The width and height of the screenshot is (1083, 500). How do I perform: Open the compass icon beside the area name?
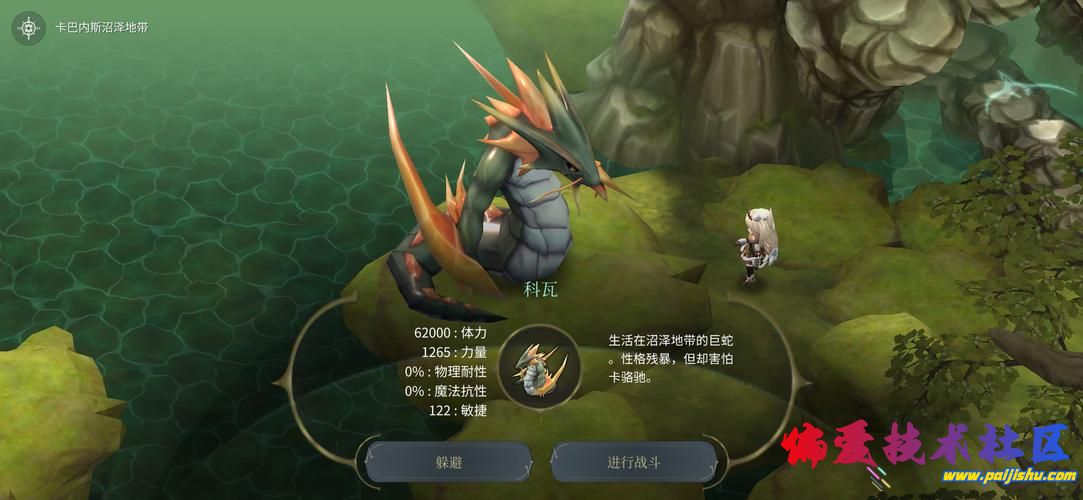pyautogui.click(x=29, y=28)
